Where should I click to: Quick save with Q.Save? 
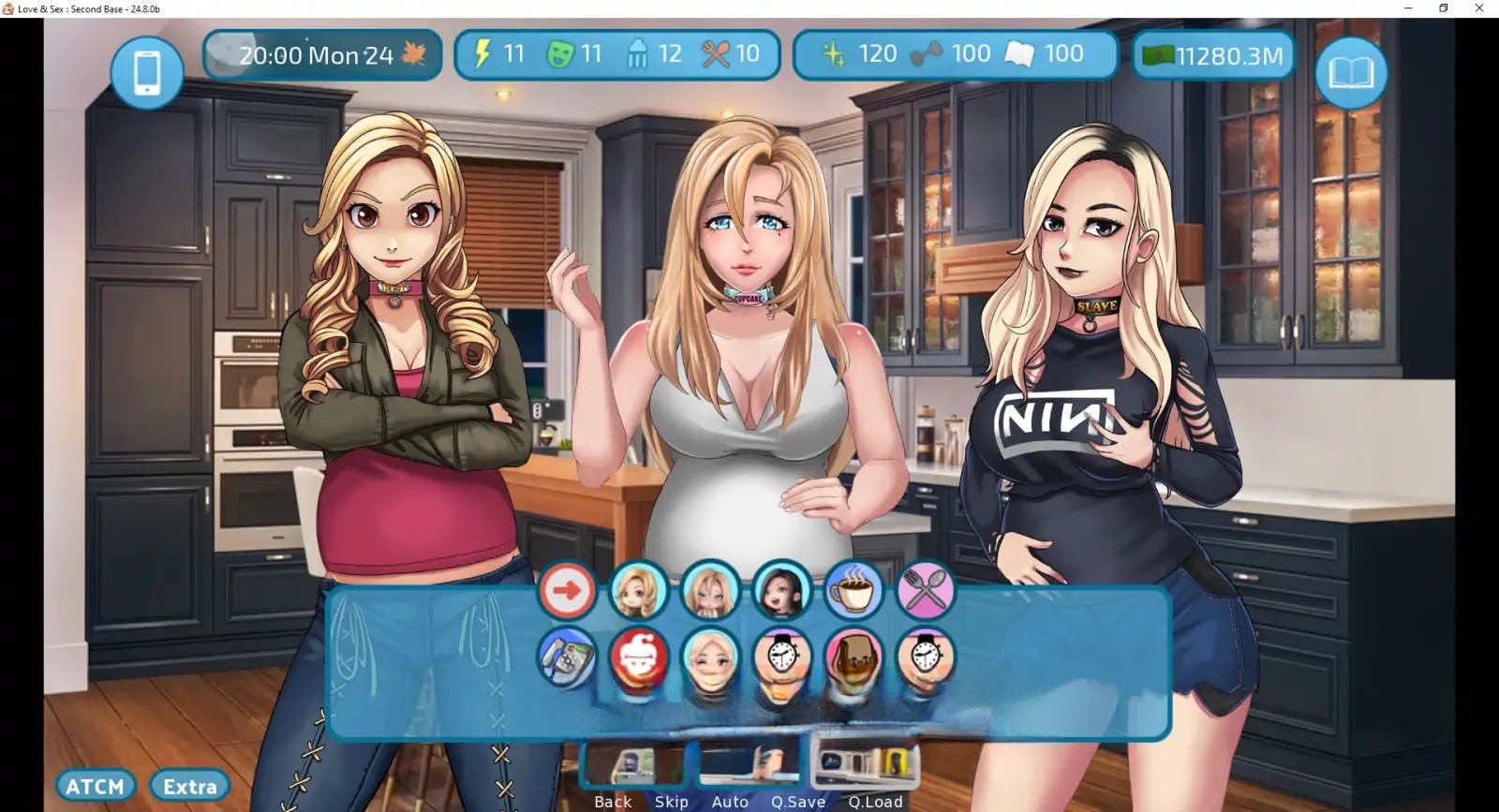click(x=798, y=802)
